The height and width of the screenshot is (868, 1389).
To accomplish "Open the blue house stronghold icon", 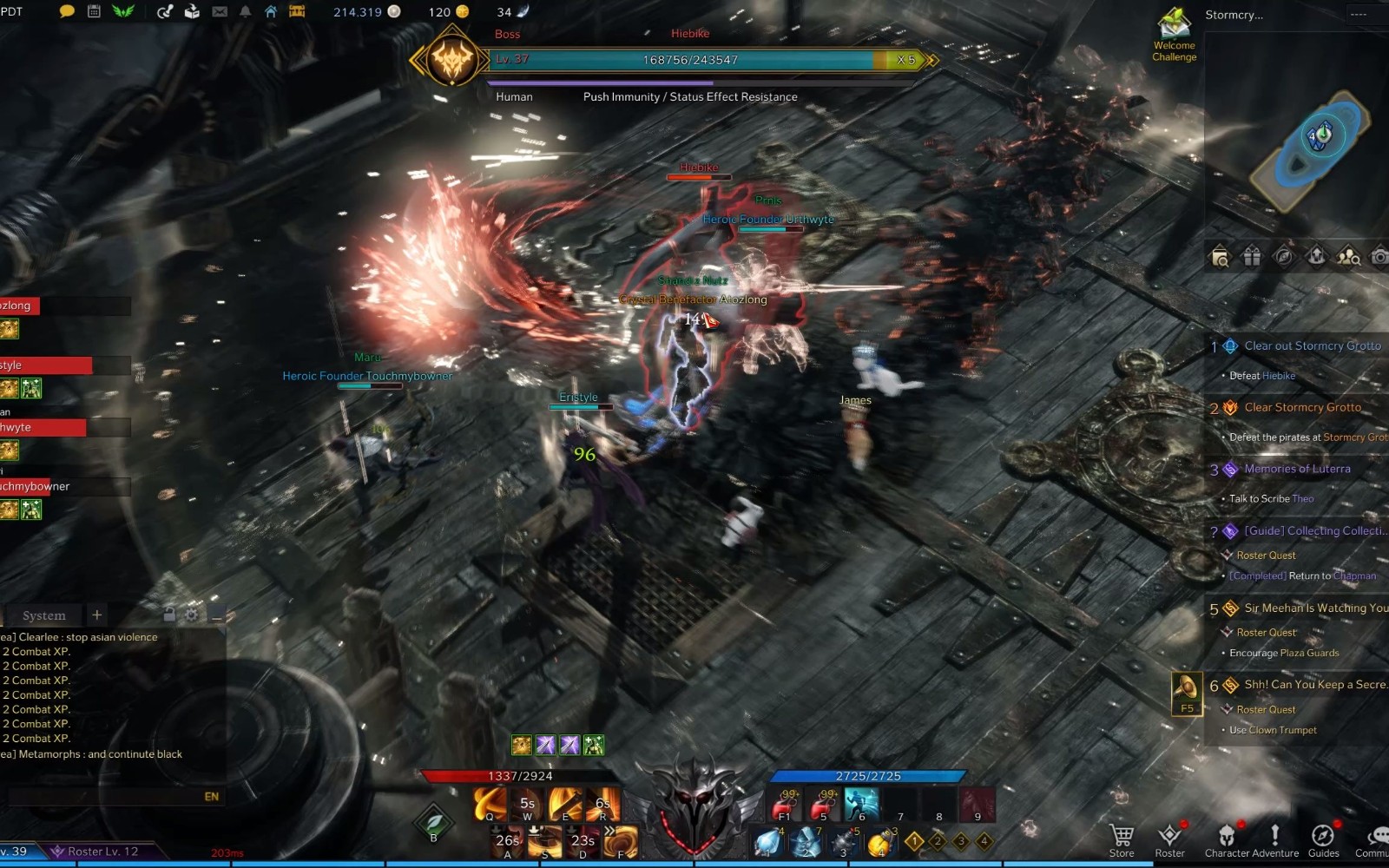I will [x=271, y=11].
